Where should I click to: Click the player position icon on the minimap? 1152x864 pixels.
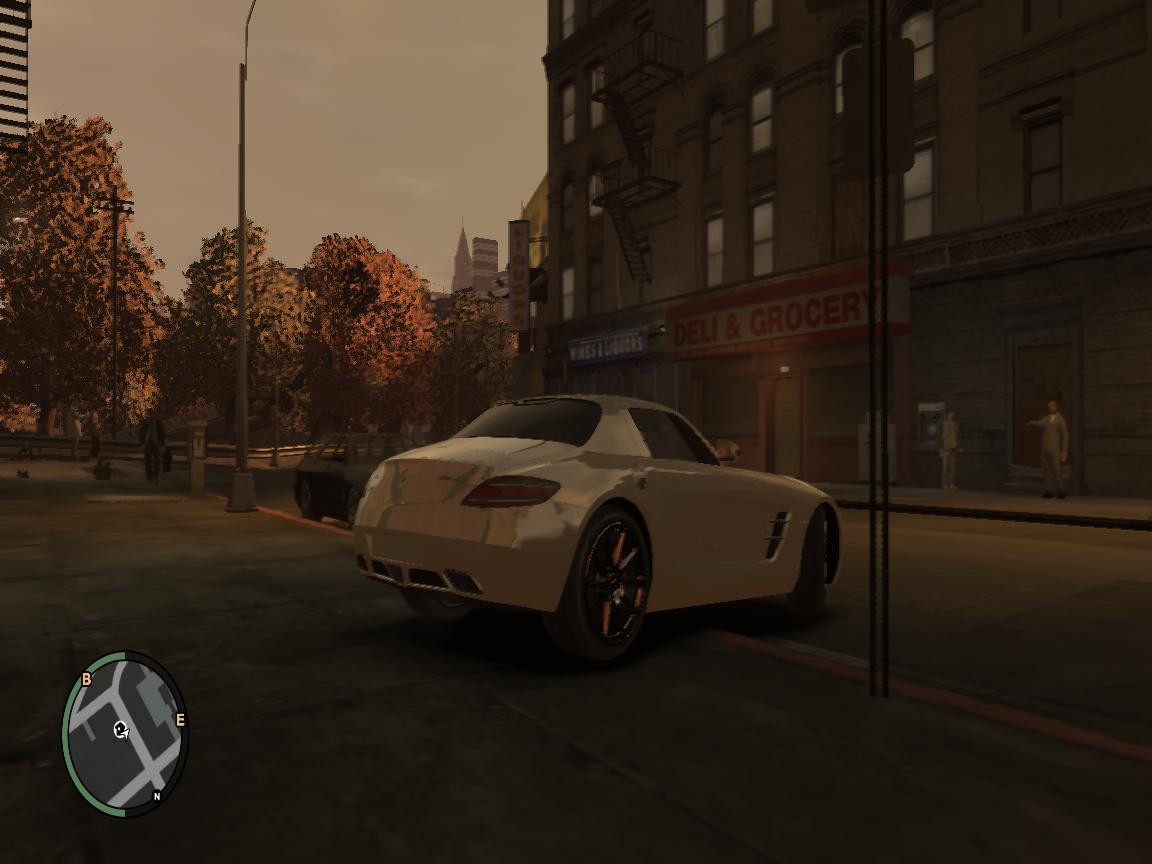[x=122, y=730]
